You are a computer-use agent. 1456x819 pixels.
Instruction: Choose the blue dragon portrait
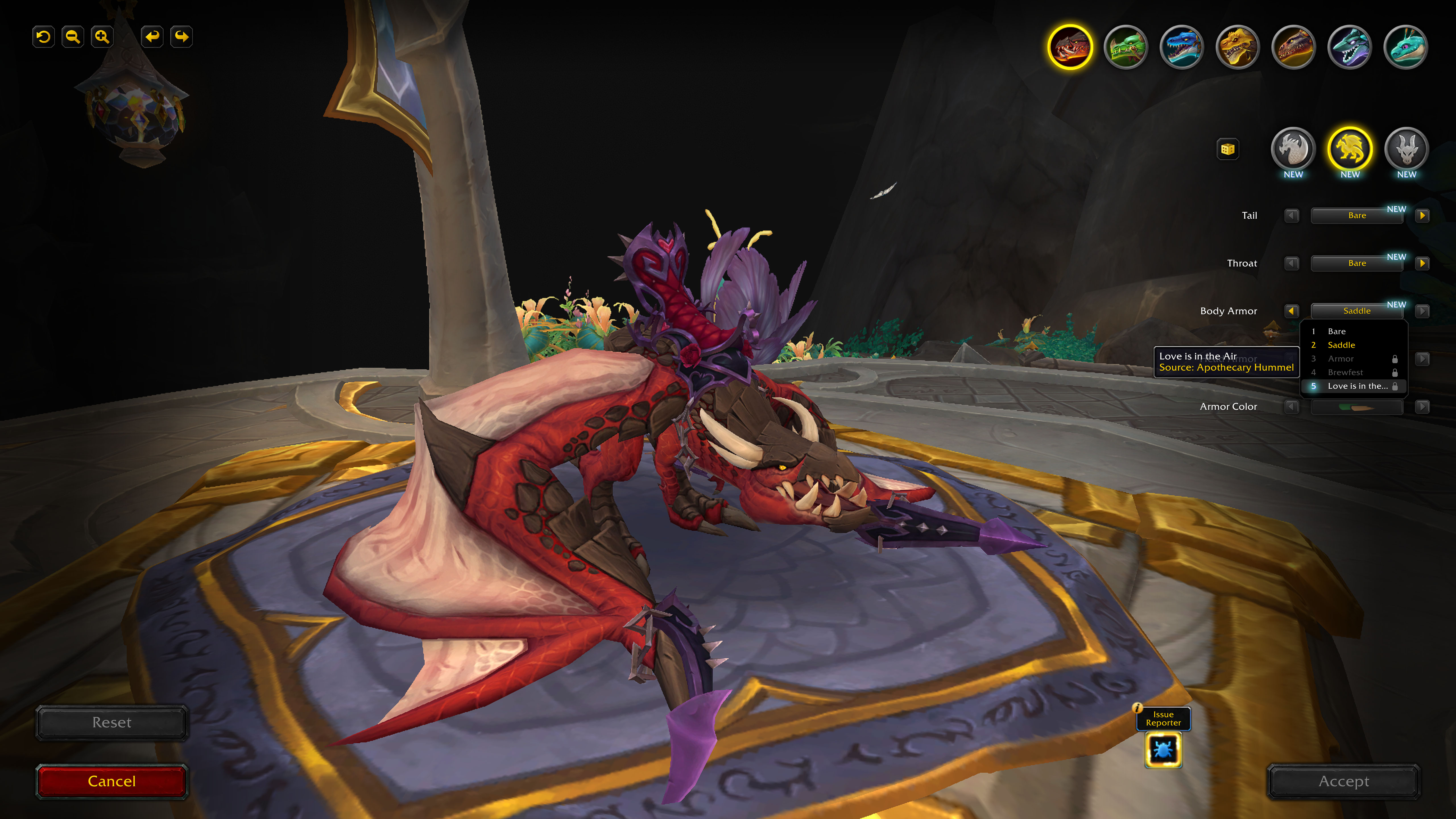coord(1181,47)
